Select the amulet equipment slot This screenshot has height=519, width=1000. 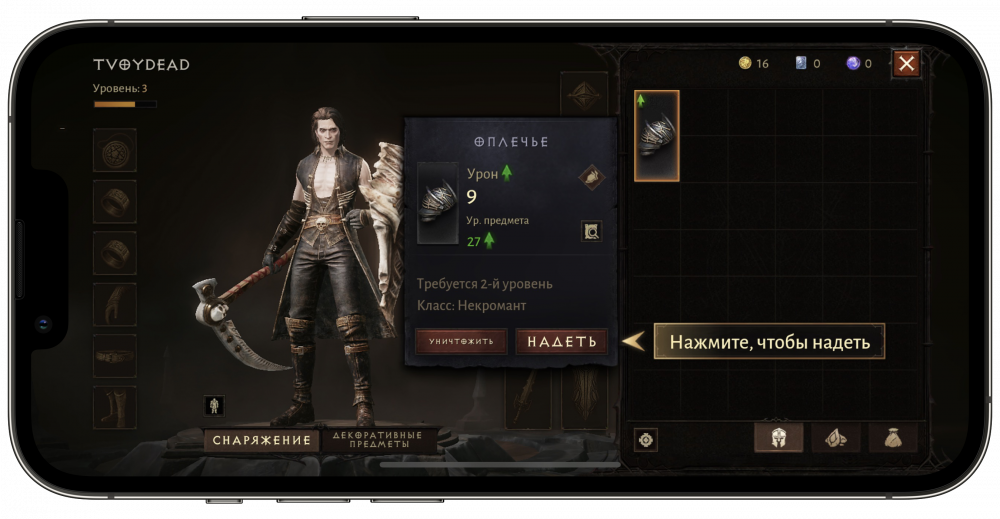[115, 150]
